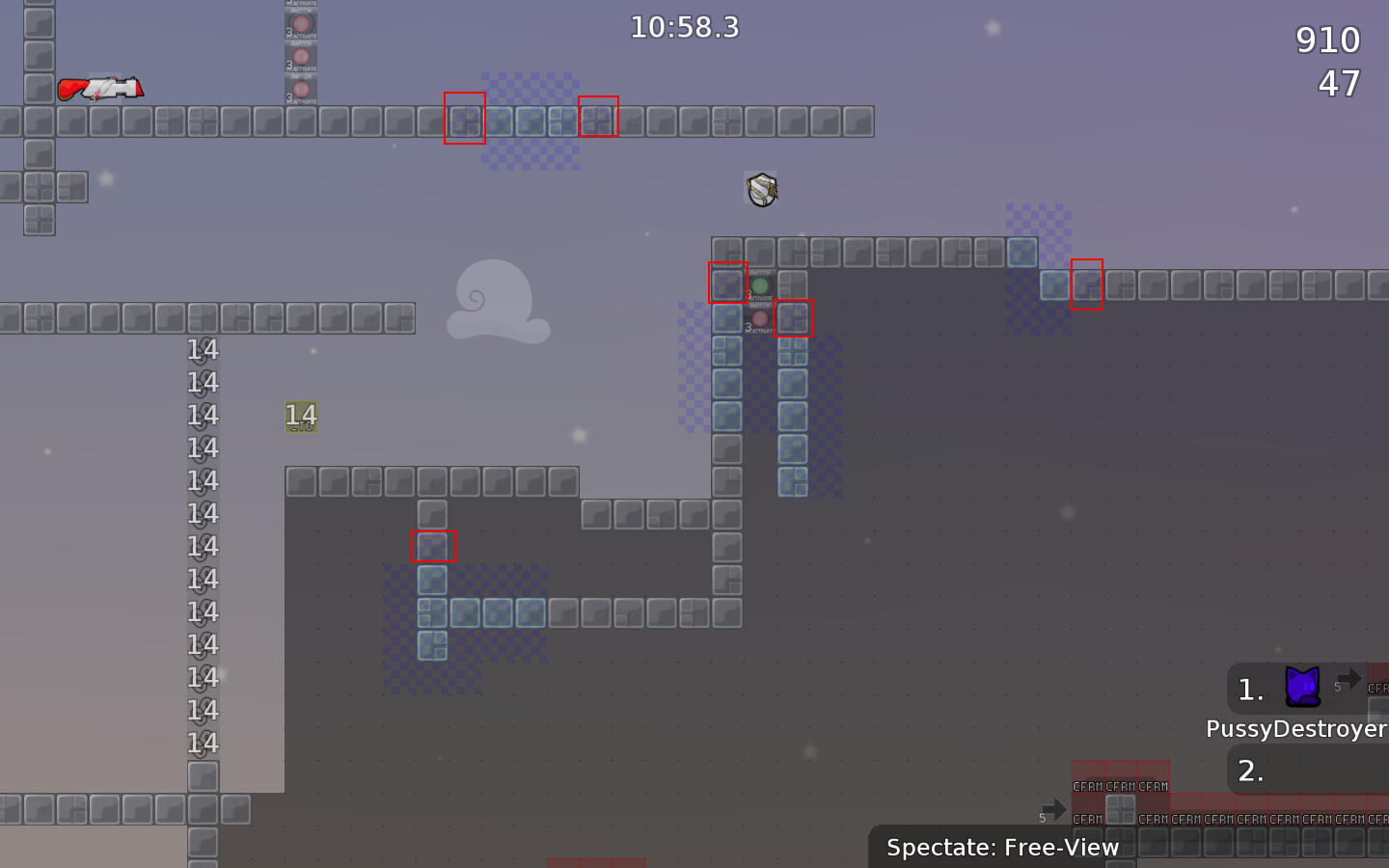The image size is (1389, 868).
Task: Click the race timer 10:58.3
Action: (x=685, y=28)
